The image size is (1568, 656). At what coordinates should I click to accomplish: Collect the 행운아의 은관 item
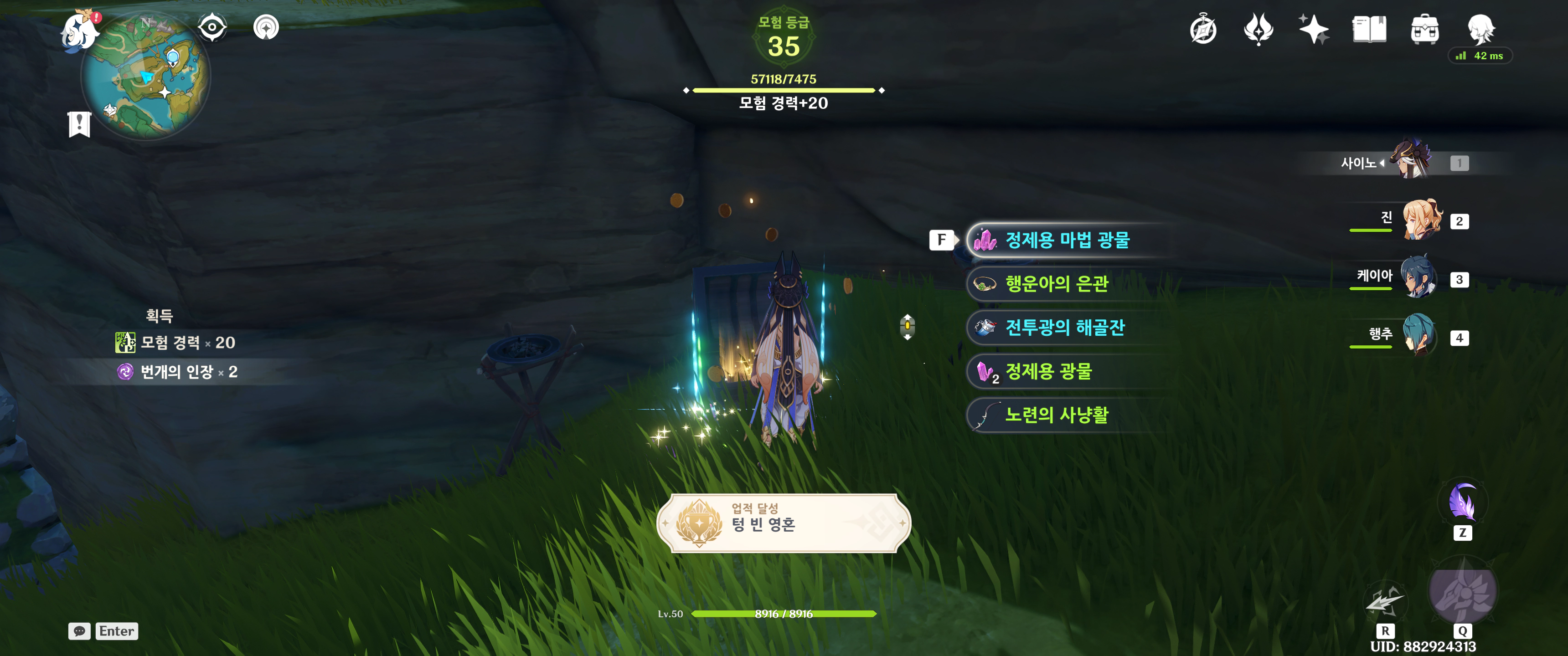coord(1056,284)
